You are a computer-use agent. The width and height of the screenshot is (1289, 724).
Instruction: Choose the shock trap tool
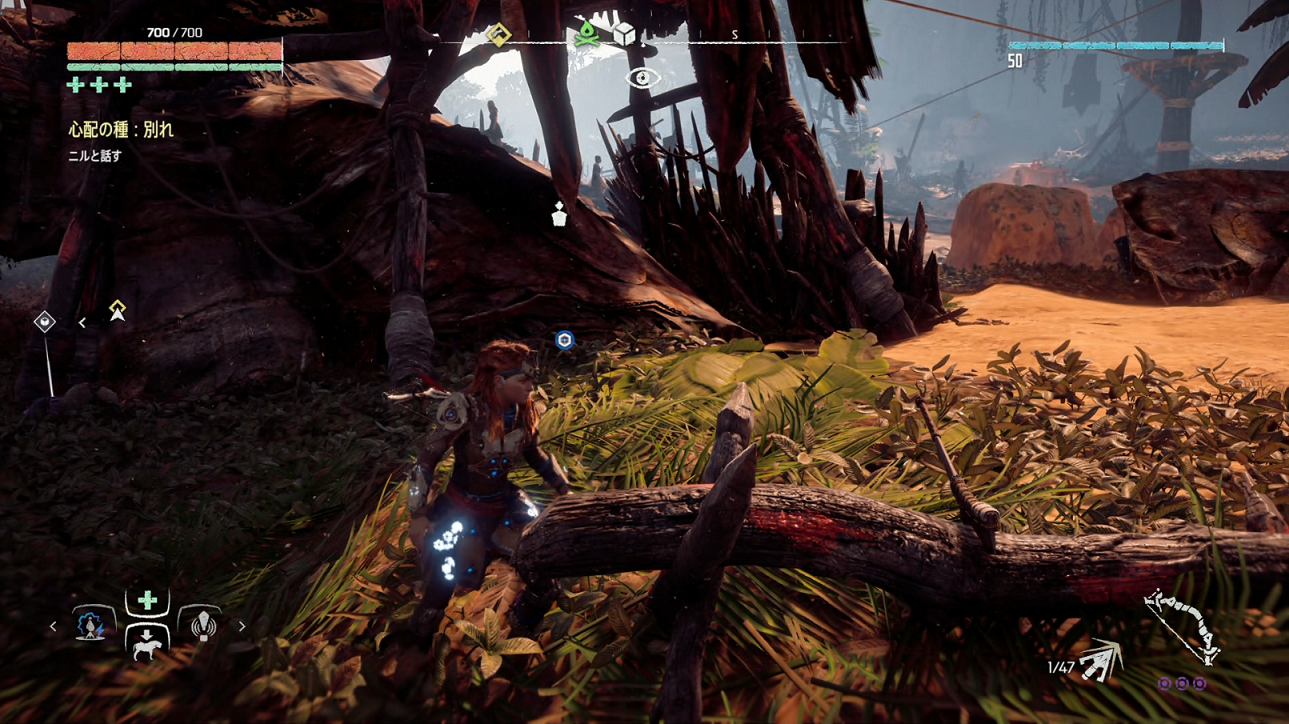tap(92, 626)
